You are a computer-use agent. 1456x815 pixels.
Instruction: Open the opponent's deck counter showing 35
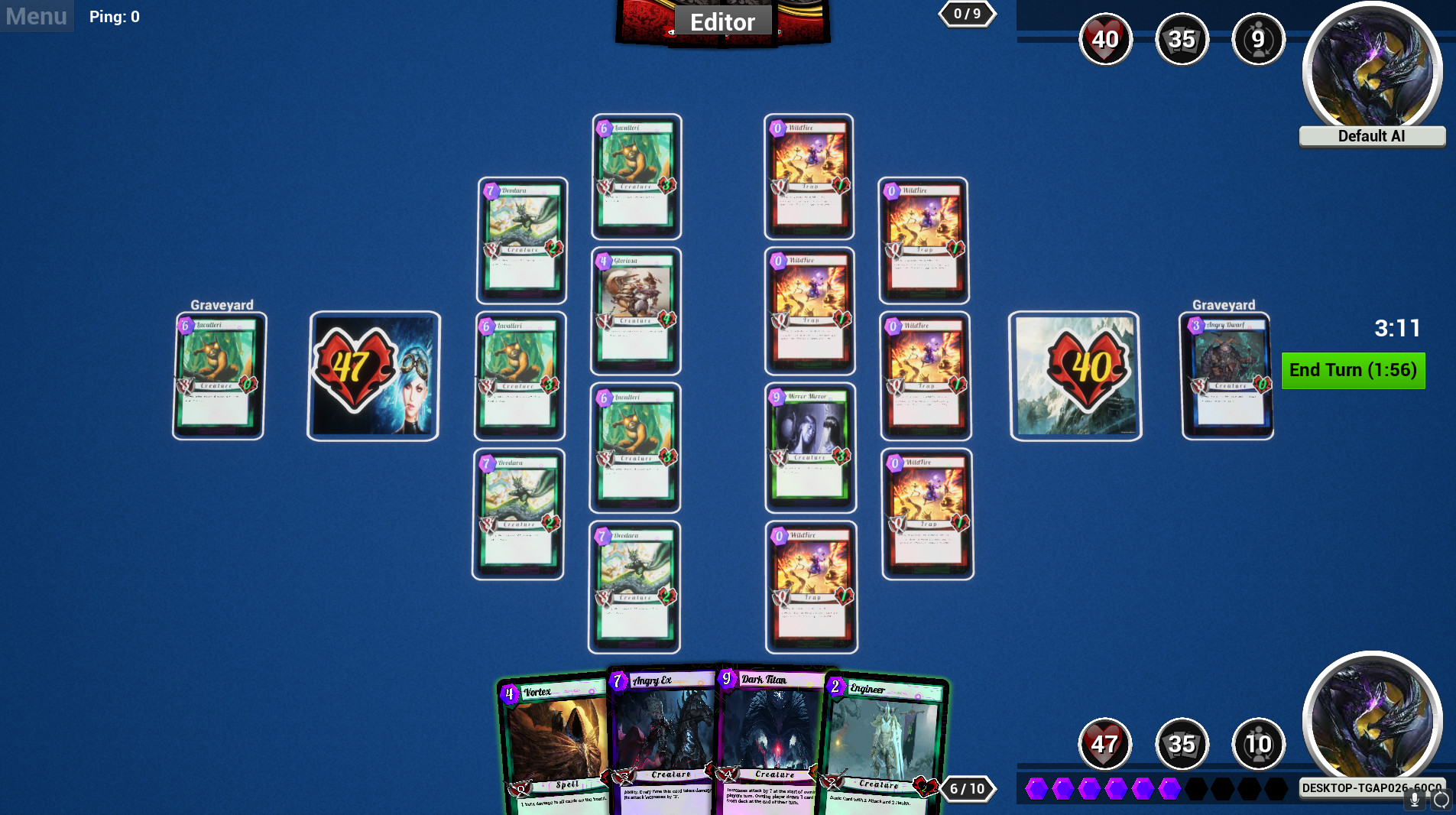(x=1182, y=39)
